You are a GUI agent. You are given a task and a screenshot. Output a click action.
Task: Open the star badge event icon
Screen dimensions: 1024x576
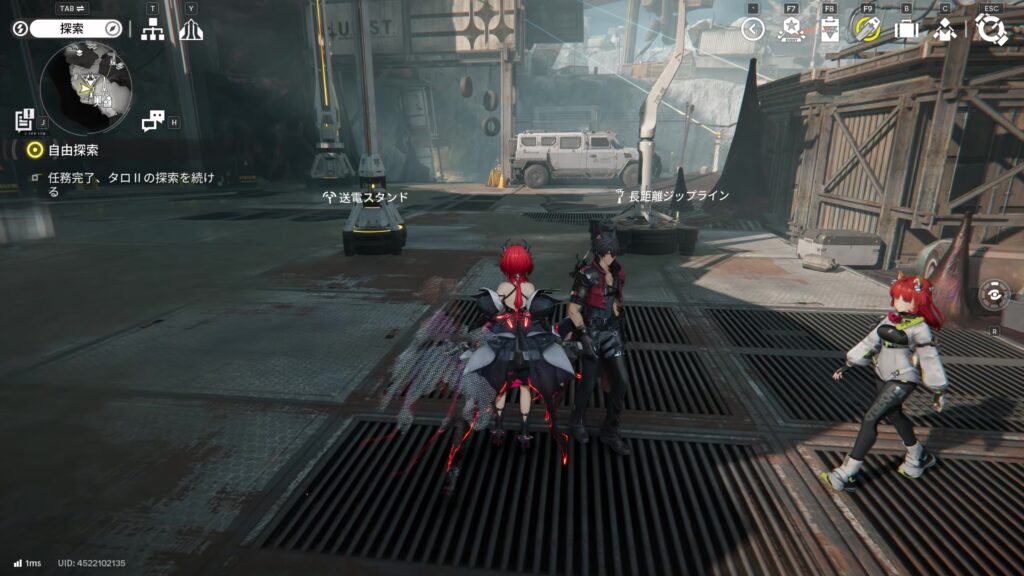(791, 29)
